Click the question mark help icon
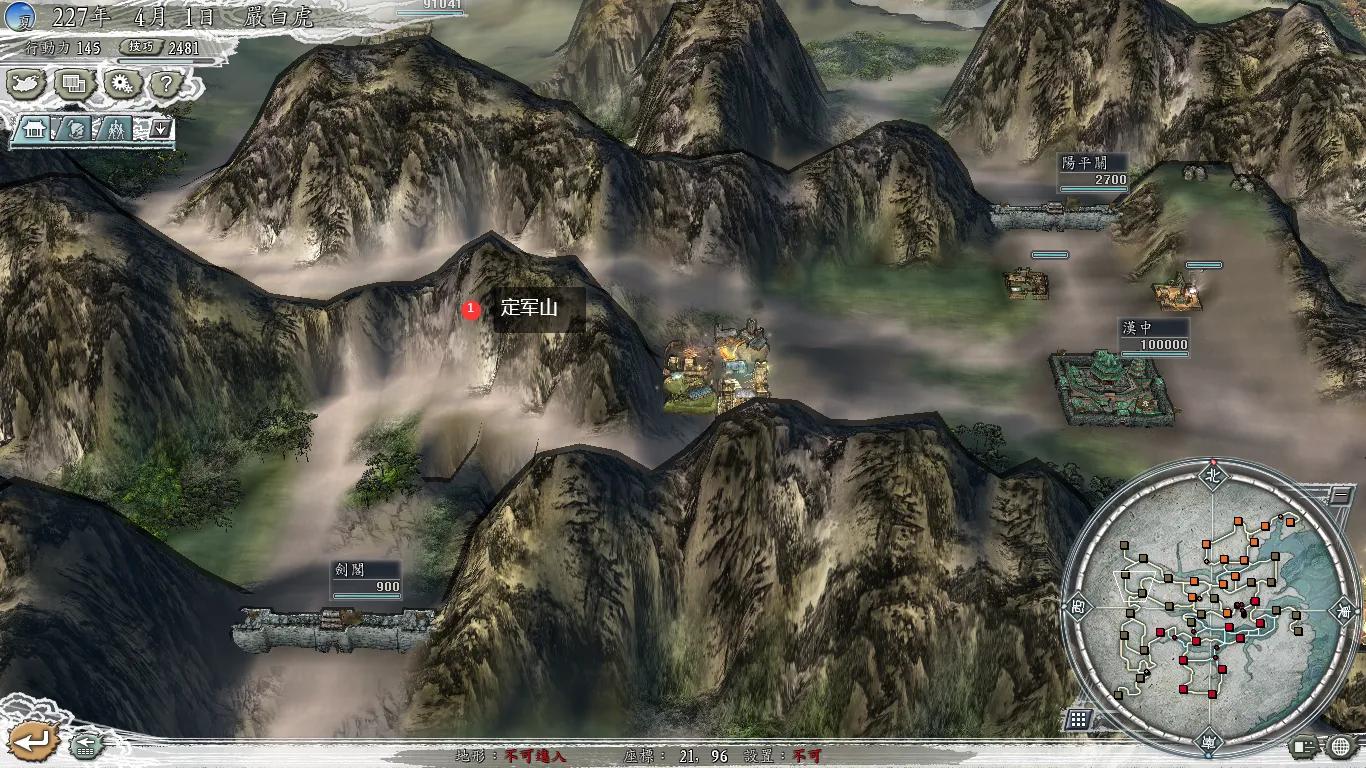 tap(165, 84)
